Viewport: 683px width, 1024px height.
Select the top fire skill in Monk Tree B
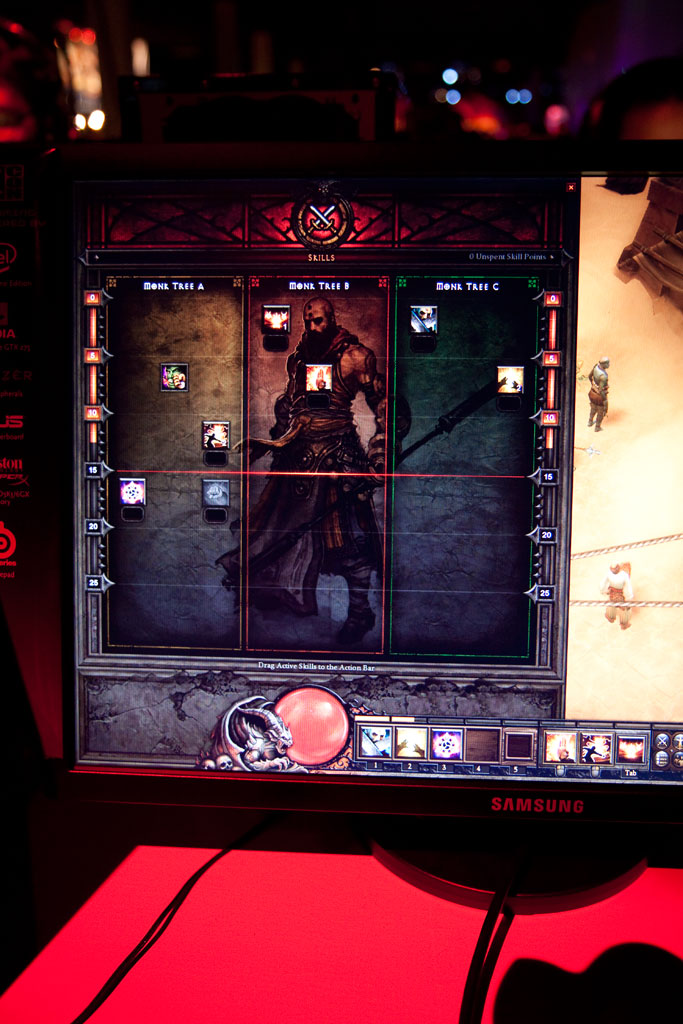(x=276, y=319)
